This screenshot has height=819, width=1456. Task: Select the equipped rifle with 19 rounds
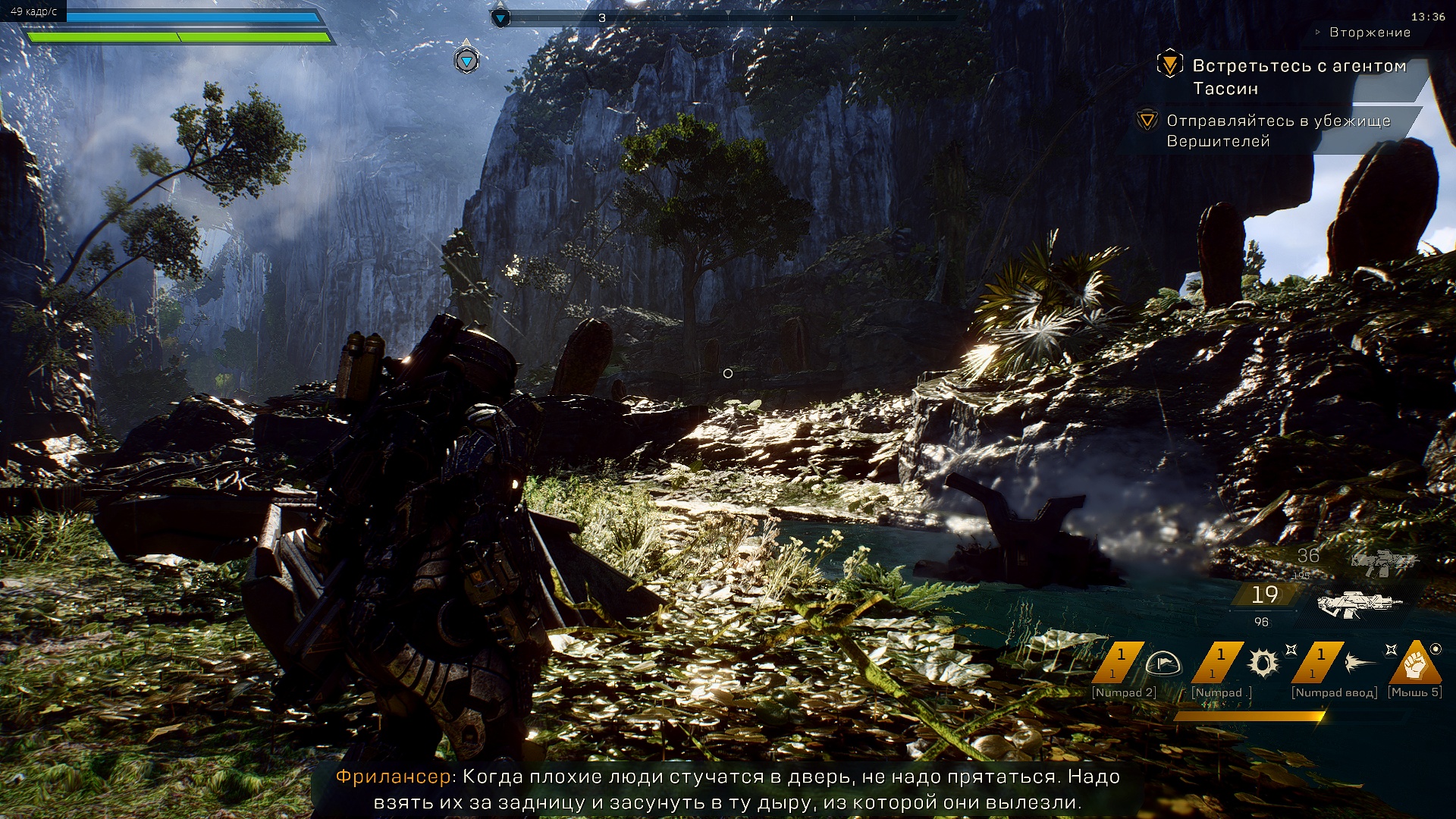[x=1357, y=604]
